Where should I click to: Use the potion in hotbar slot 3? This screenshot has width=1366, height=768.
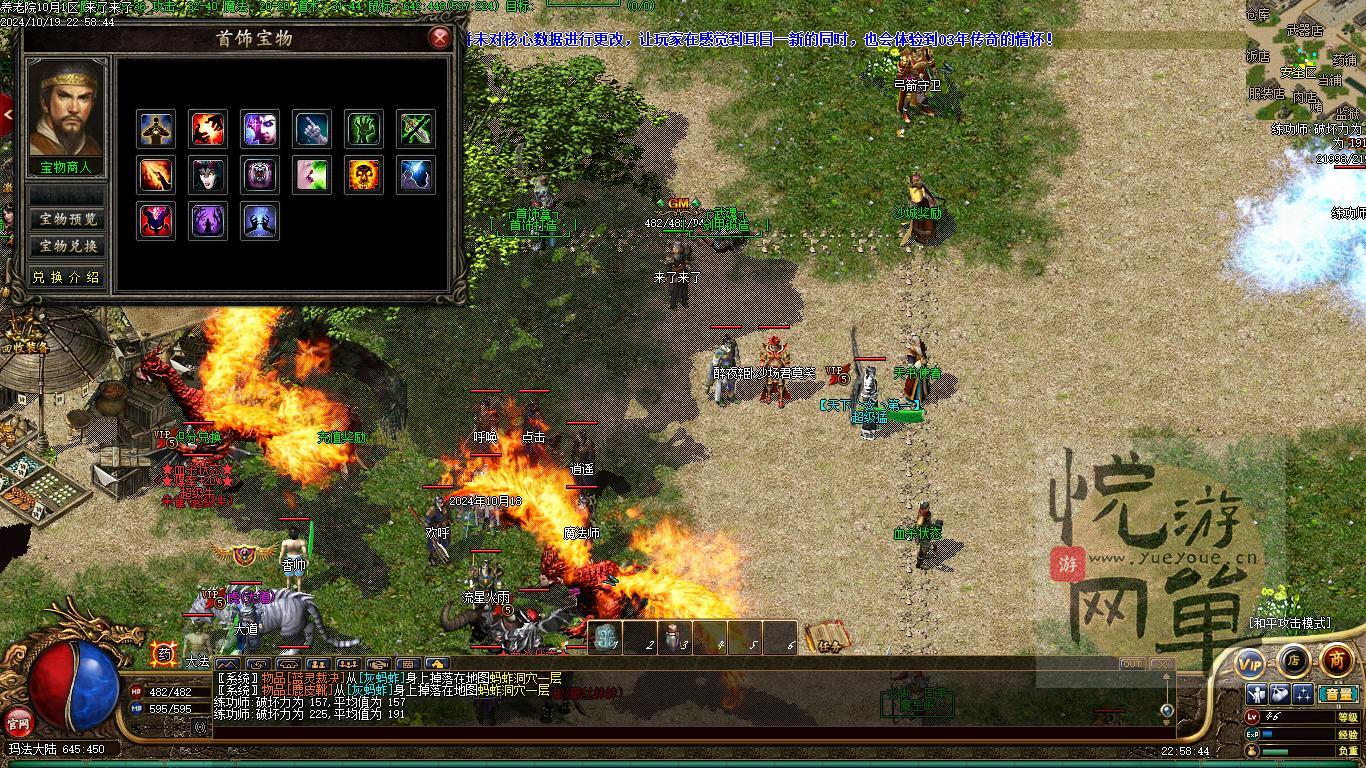674,638
